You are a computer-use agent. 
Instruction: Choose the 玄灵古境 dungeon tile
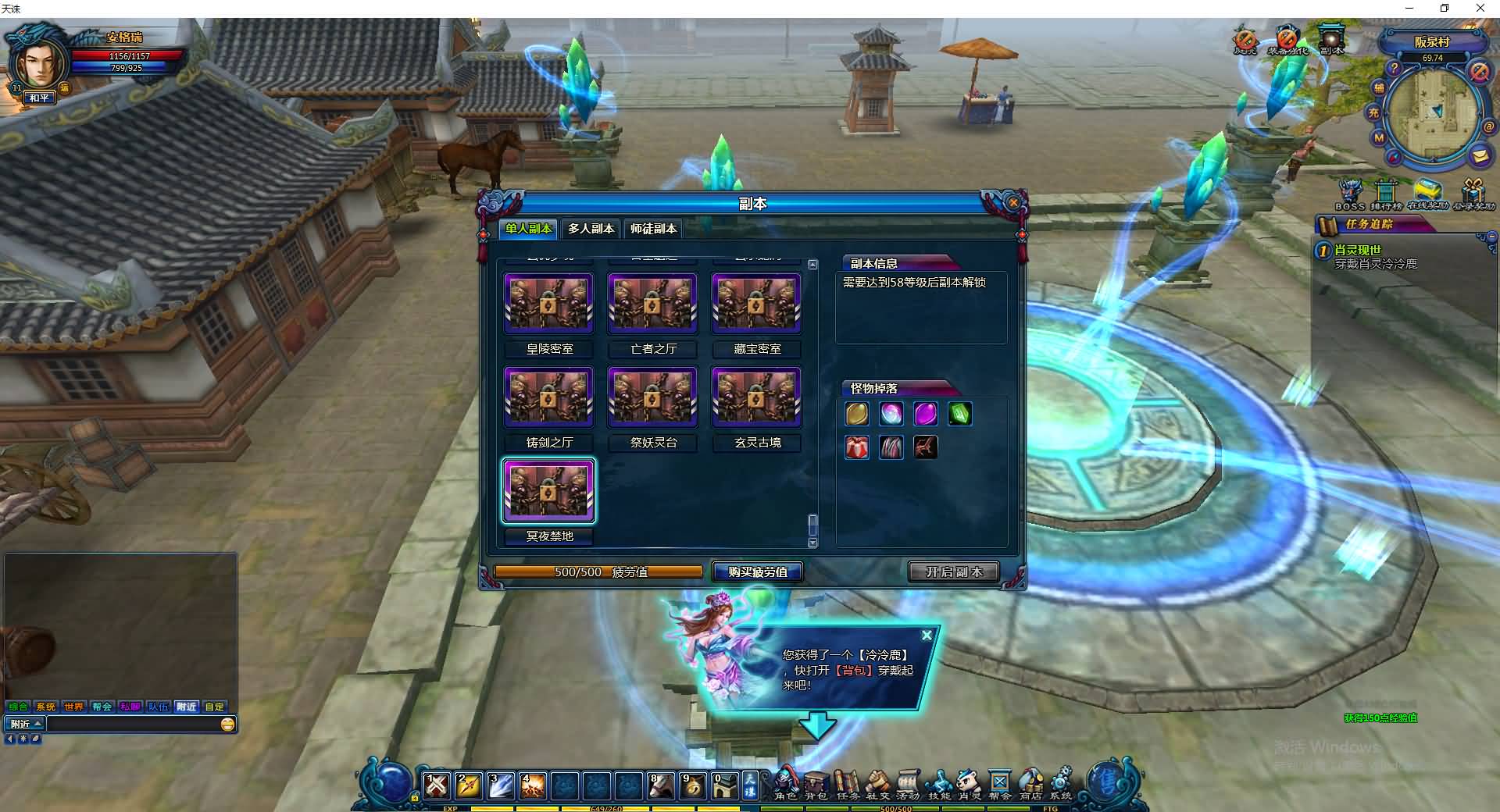[x=756, y=397]
